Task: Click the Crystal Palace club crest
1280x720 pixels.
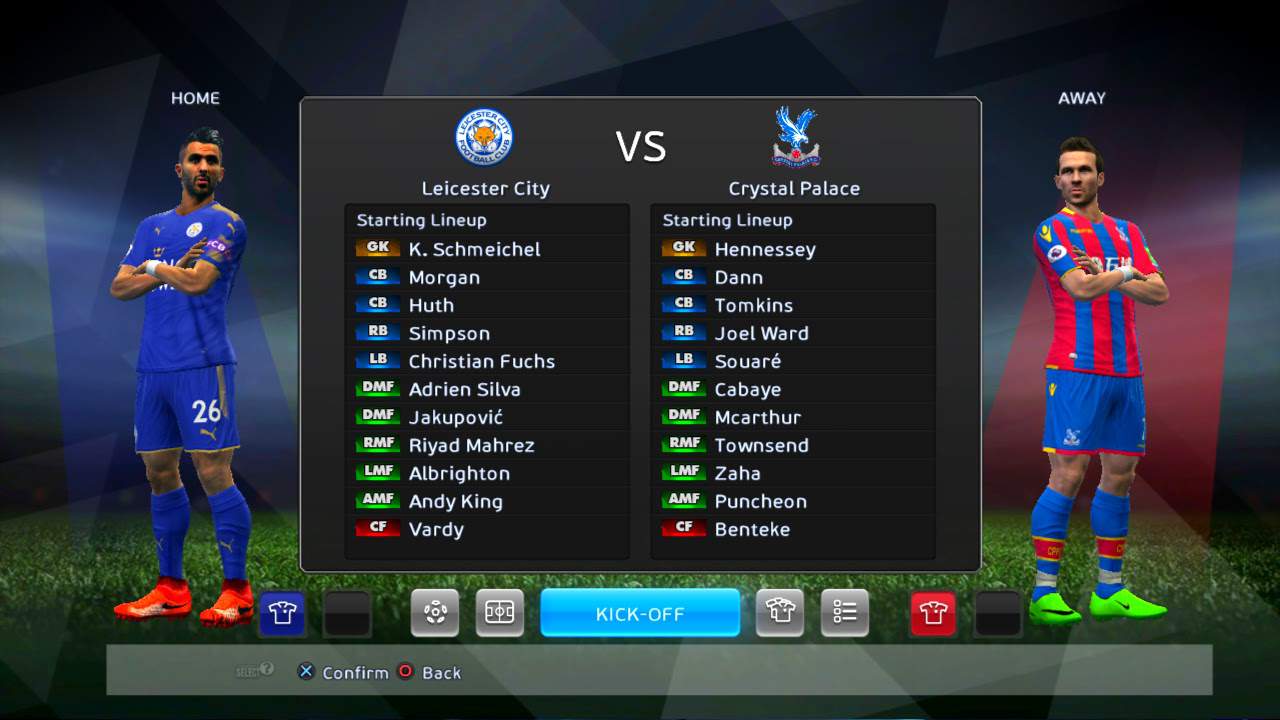Action: click(796, 137)
